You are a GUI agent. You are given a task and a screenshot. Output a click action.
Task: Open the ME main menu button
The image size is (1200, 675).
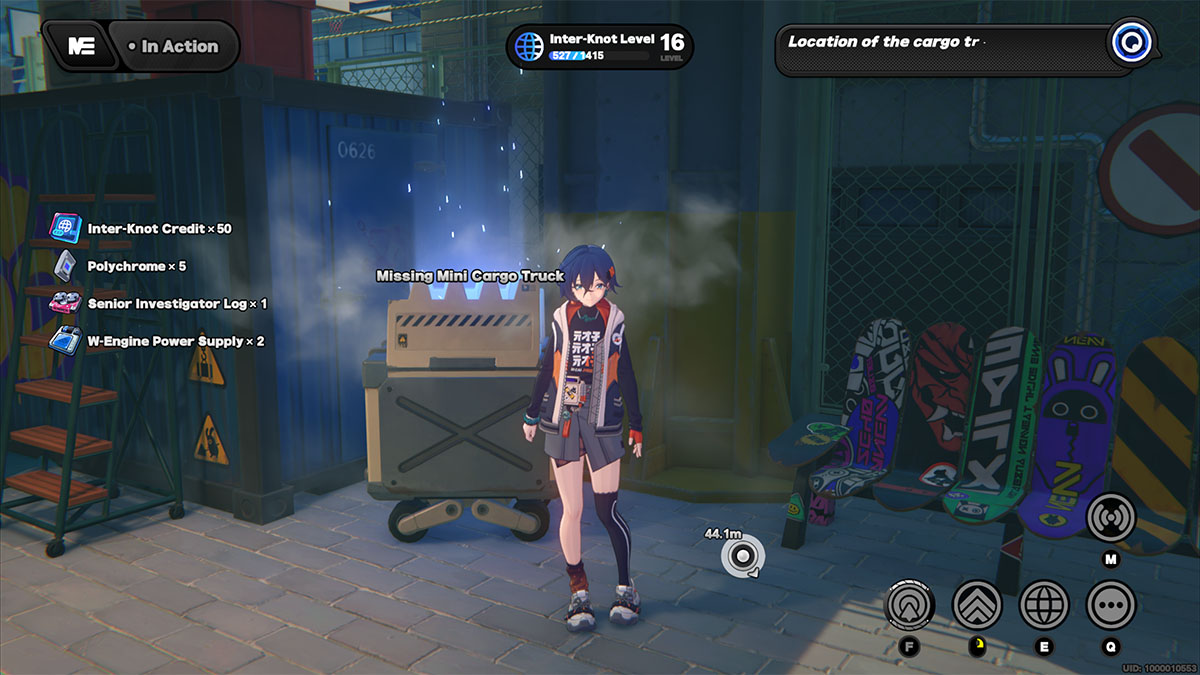coord(81,46)
